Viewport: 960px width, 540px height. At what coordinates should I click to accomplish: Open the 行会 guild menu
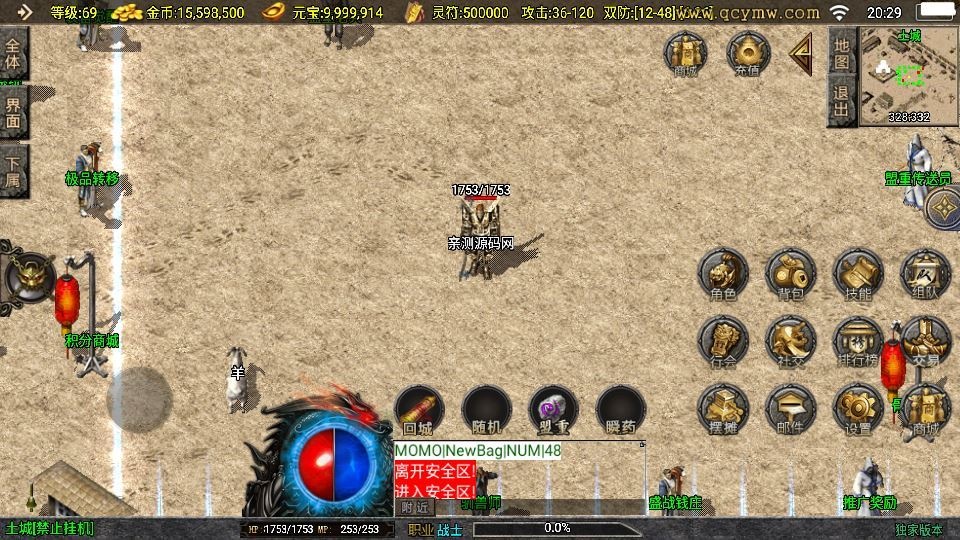(723, 342)
